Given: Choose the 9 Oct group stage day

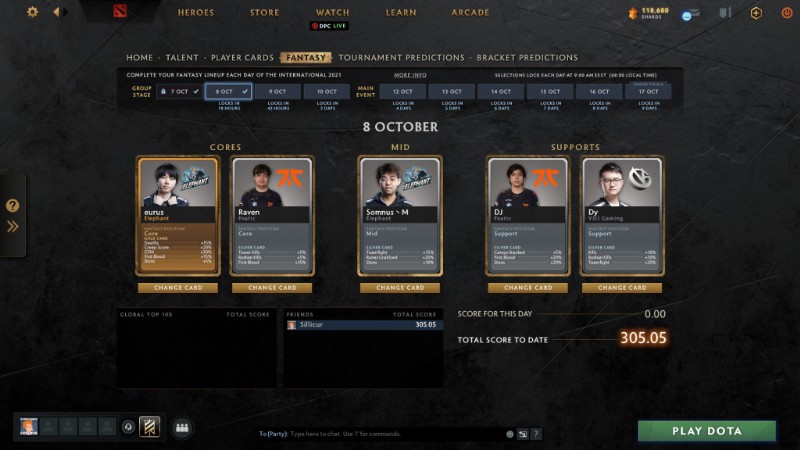Looking at the screenshot, I should click(x=277, y=91).
